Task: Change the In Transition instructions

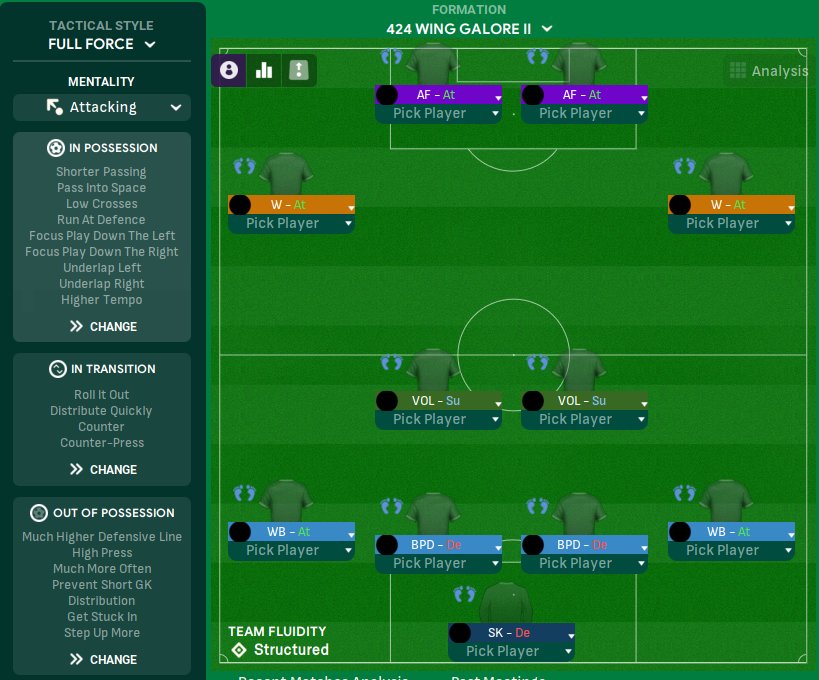Action: pyautogui.click(x=102, y=469)
